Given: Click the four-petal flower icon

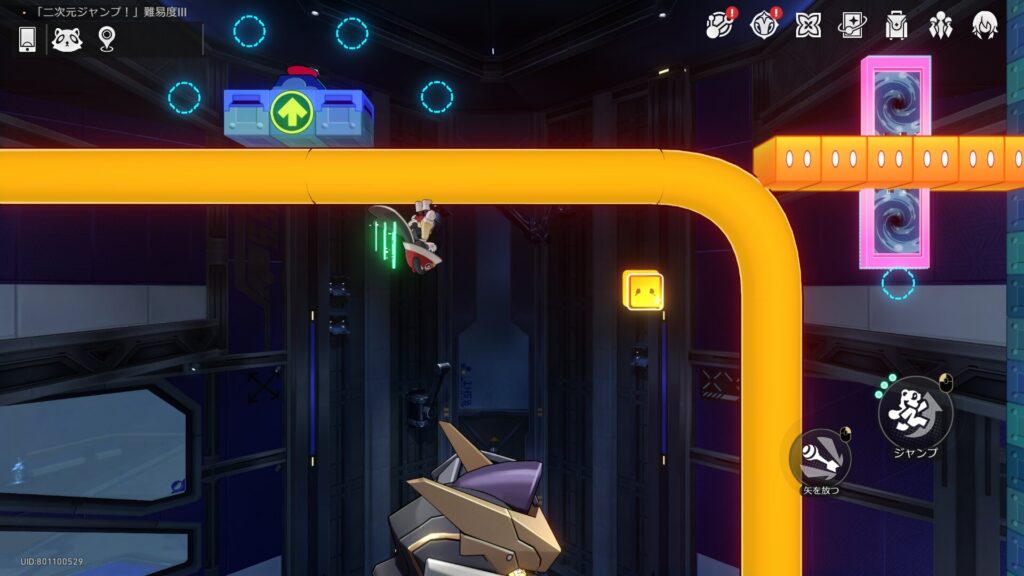Looking at the screenshot, I should pyautogui.click(x=808, y=25).
